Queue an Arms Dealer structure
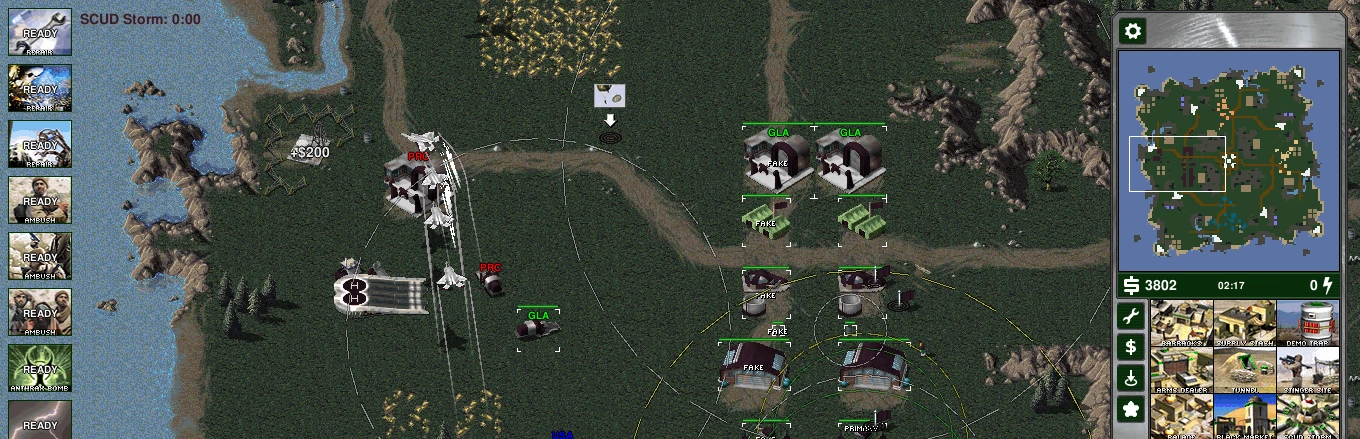The image size is (1360, 439). pyautogui.click(x=1182, y=370)
